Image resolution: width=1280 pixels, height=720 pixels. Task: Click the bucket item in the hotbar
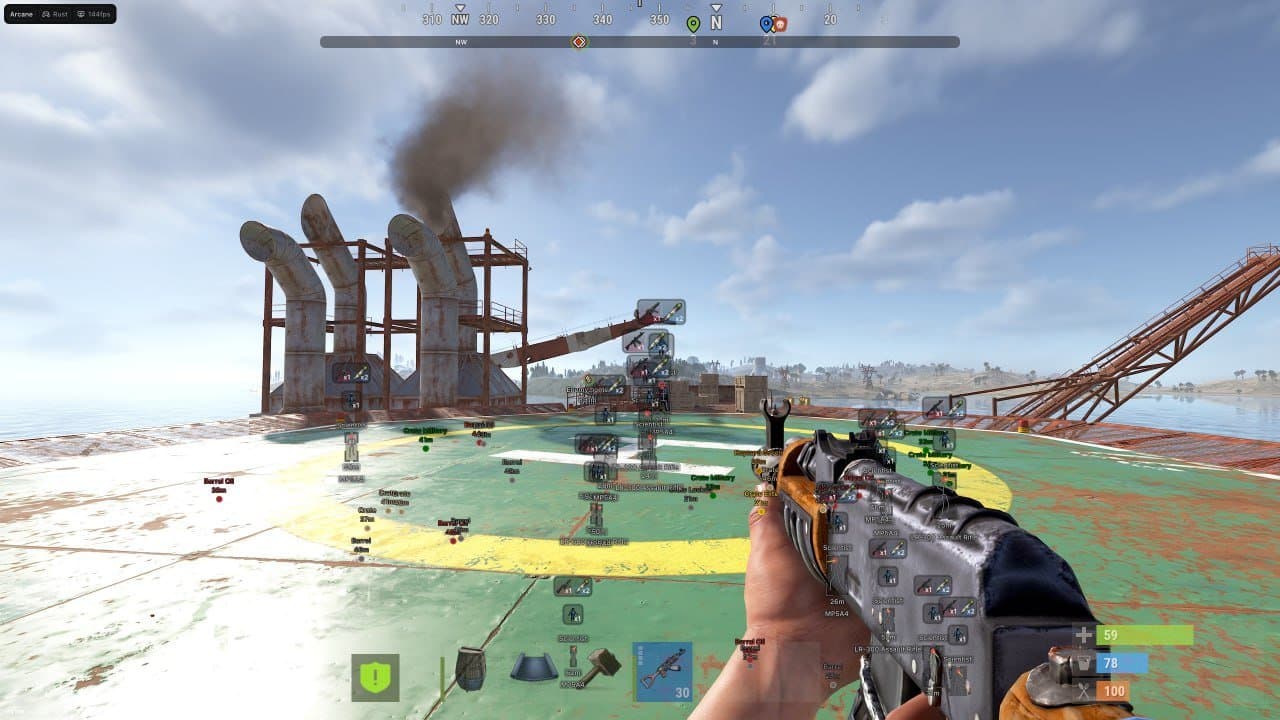(533, 668)
